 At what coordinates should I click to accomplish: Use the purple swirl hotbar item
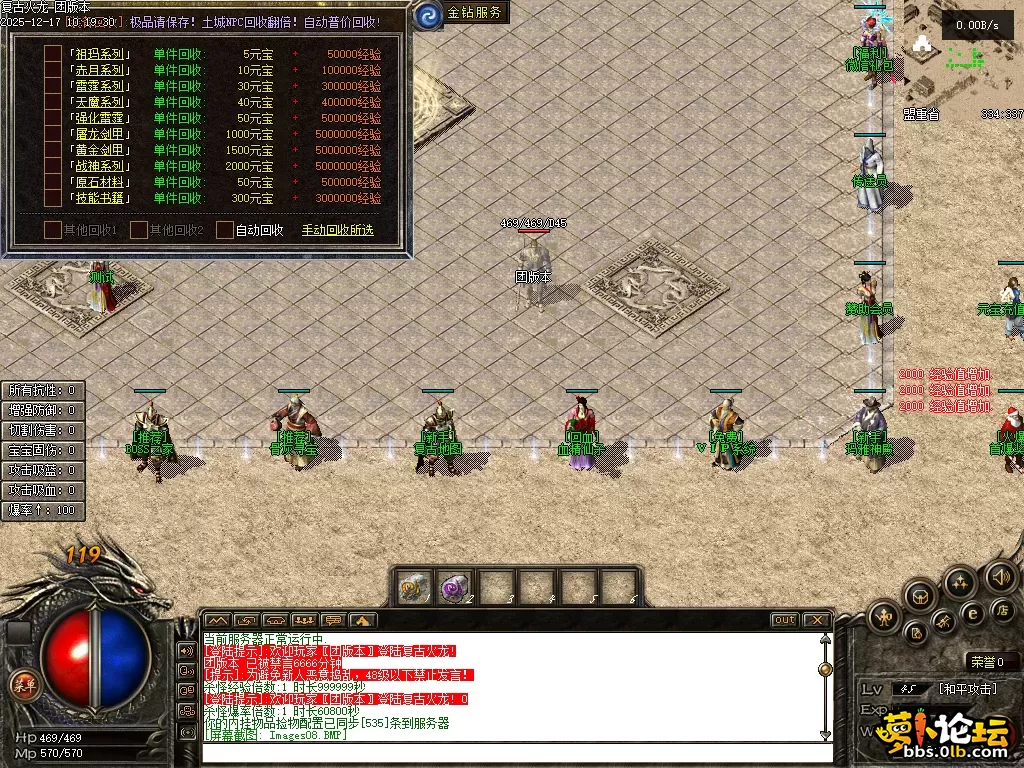455,587
